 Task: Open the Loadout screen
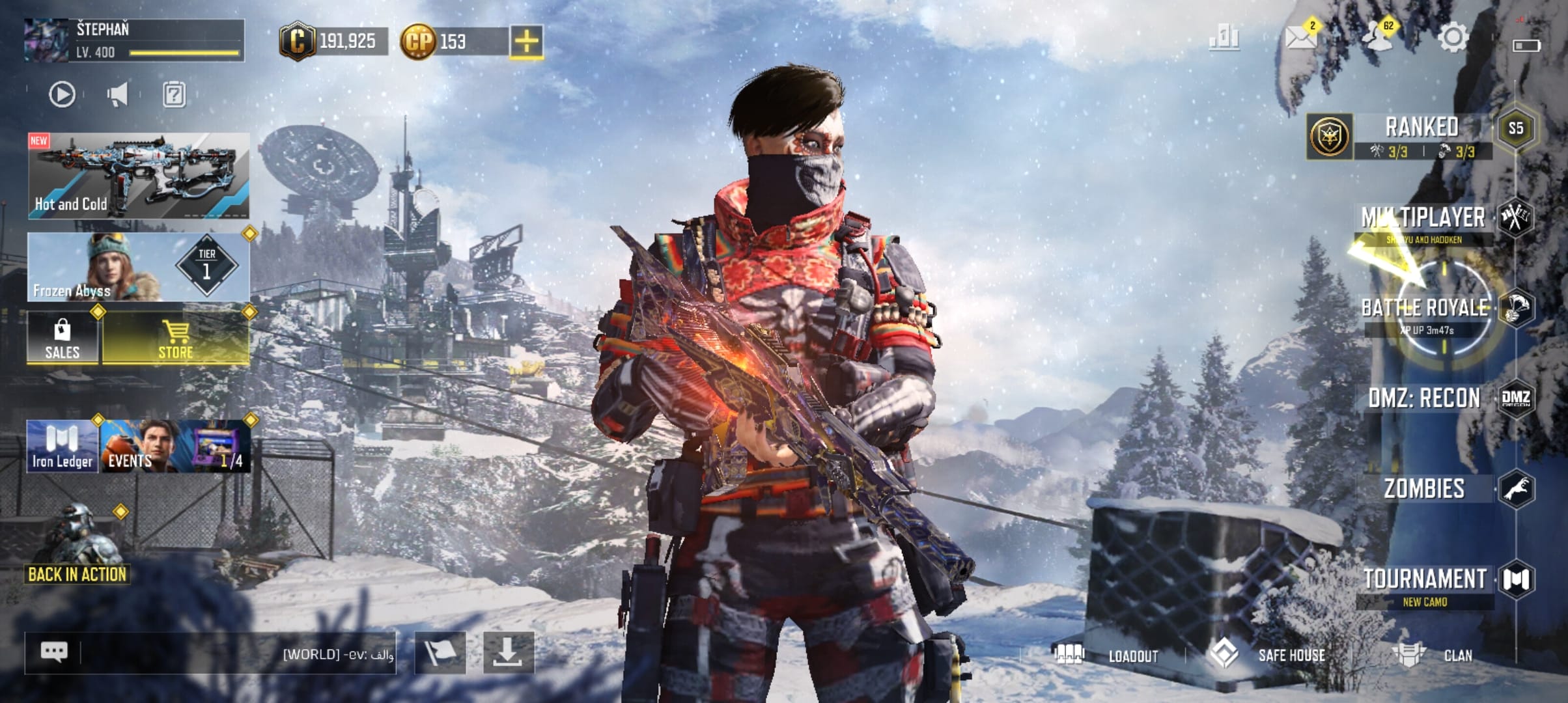(x=1133, y=655)
